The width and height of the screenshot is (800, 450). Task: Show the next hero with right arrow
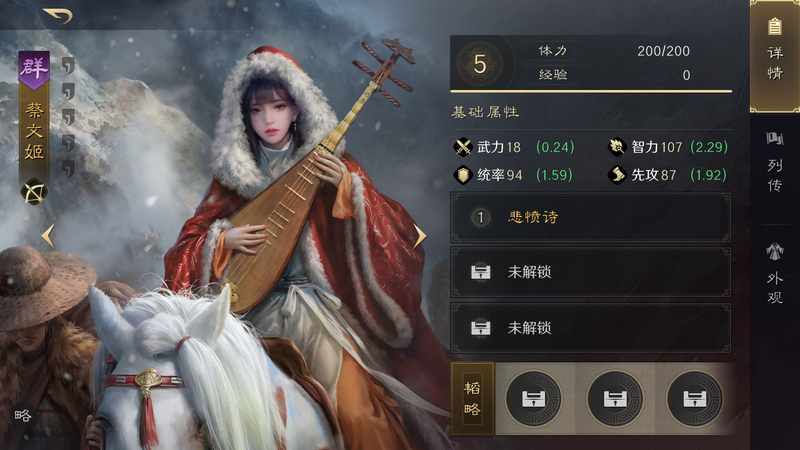point(420,236)
